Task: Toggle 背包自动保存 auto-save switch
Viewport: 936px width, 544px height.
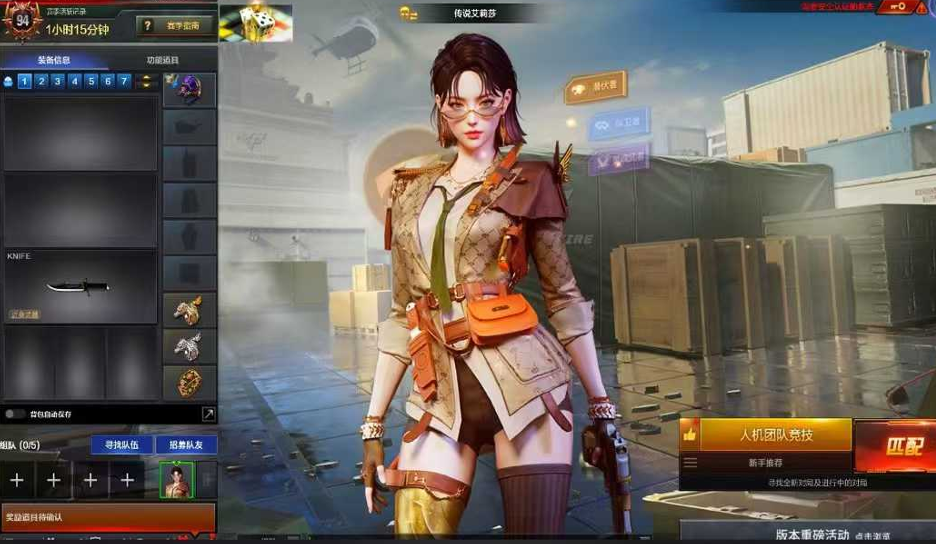Action: click(x=15, y=413)
